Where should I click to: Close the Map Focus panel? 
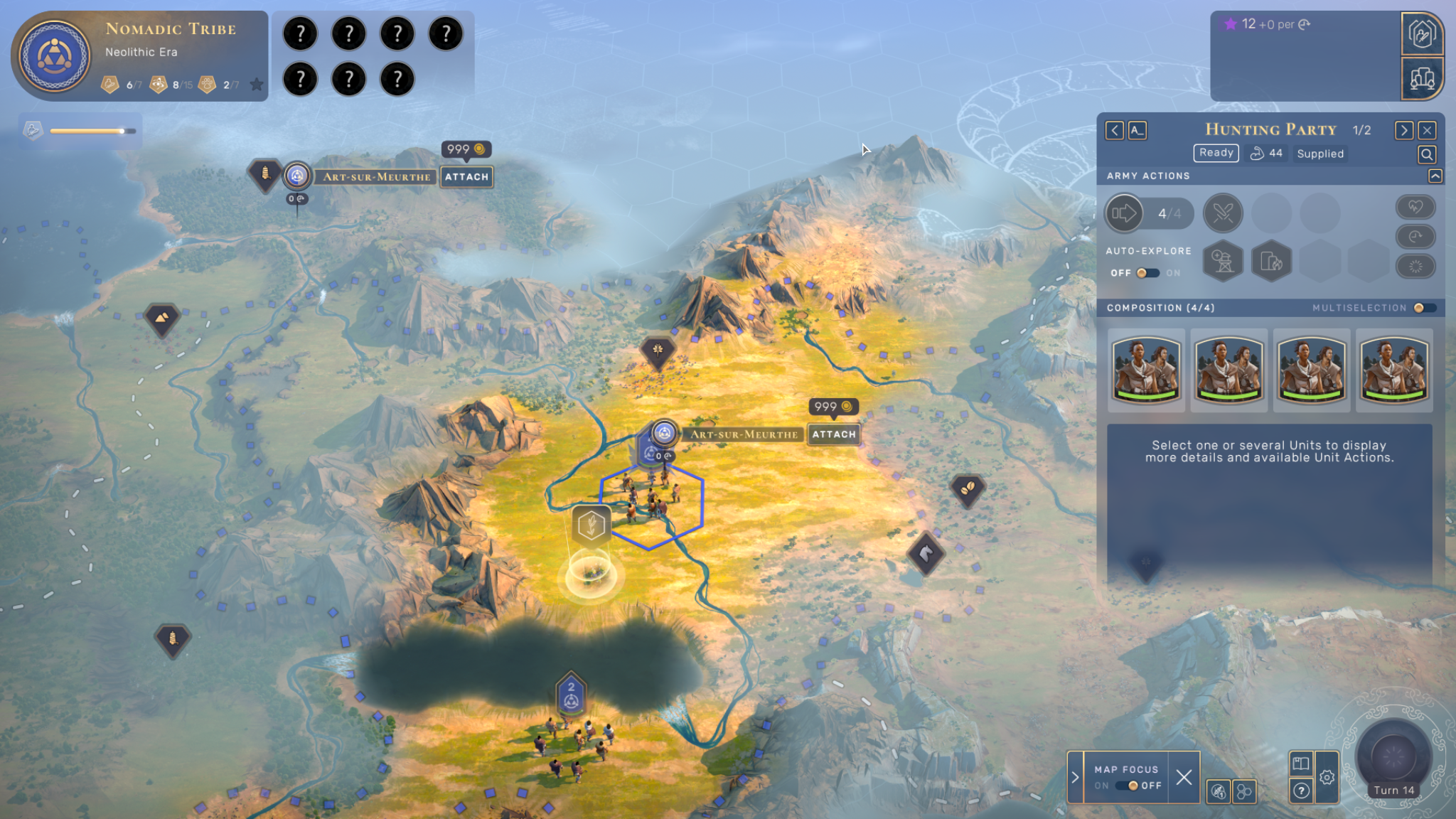point(1184,777)
